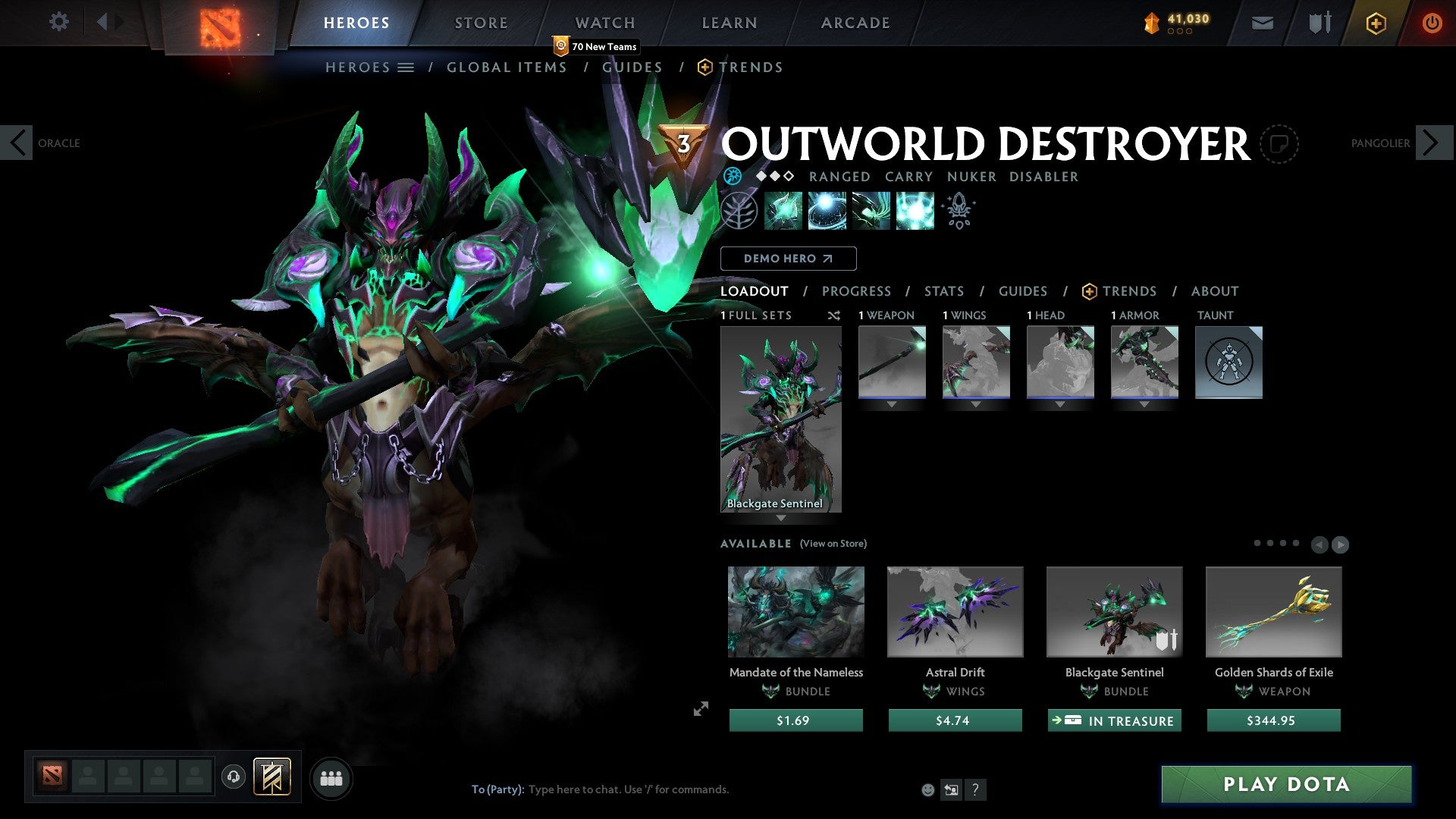
Task: Expand the Weapon slot dropdown arrow
Action: pos(891,404)
